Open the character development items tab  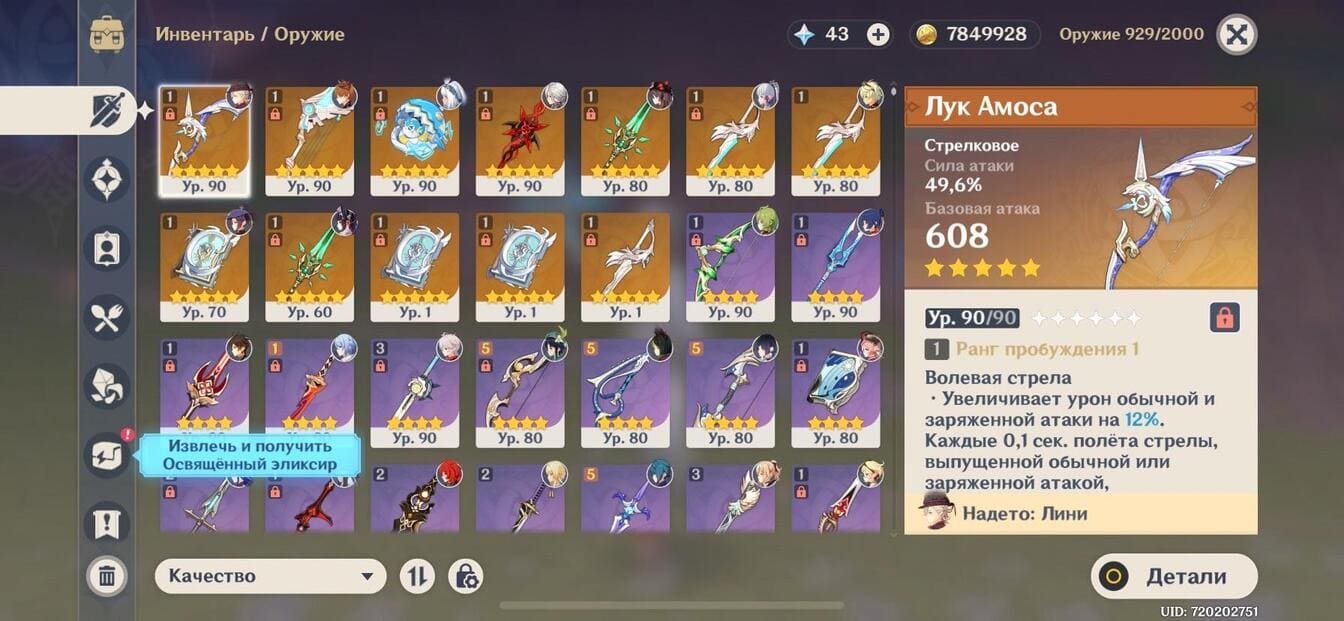click(x=107, y=248)
